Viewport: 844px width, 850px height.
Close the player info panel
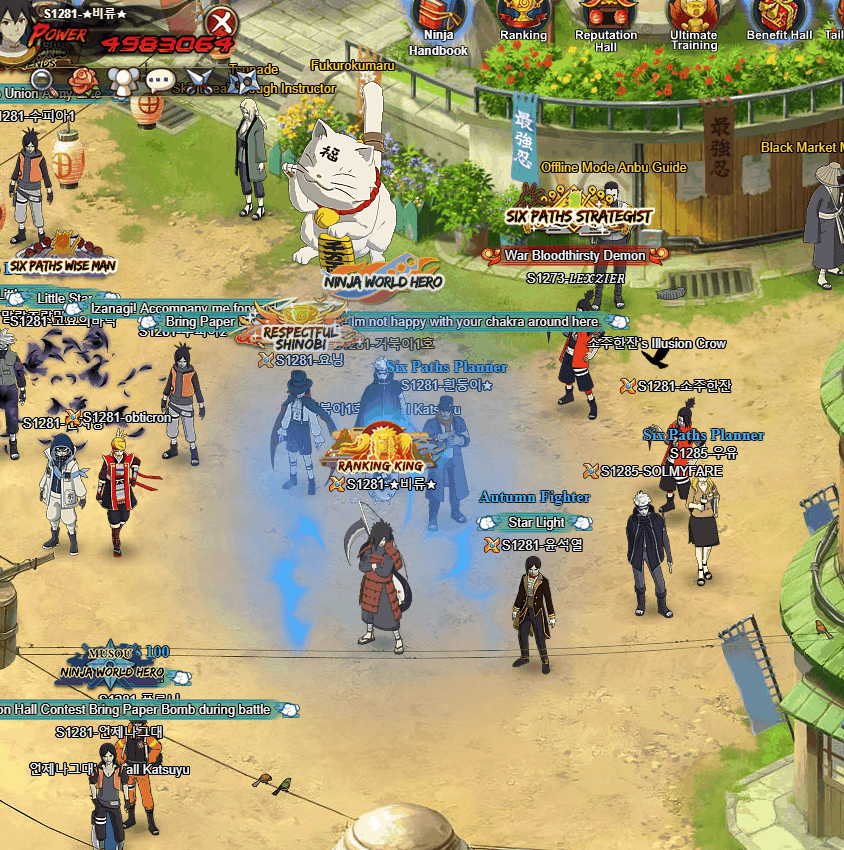click(222, 21)
